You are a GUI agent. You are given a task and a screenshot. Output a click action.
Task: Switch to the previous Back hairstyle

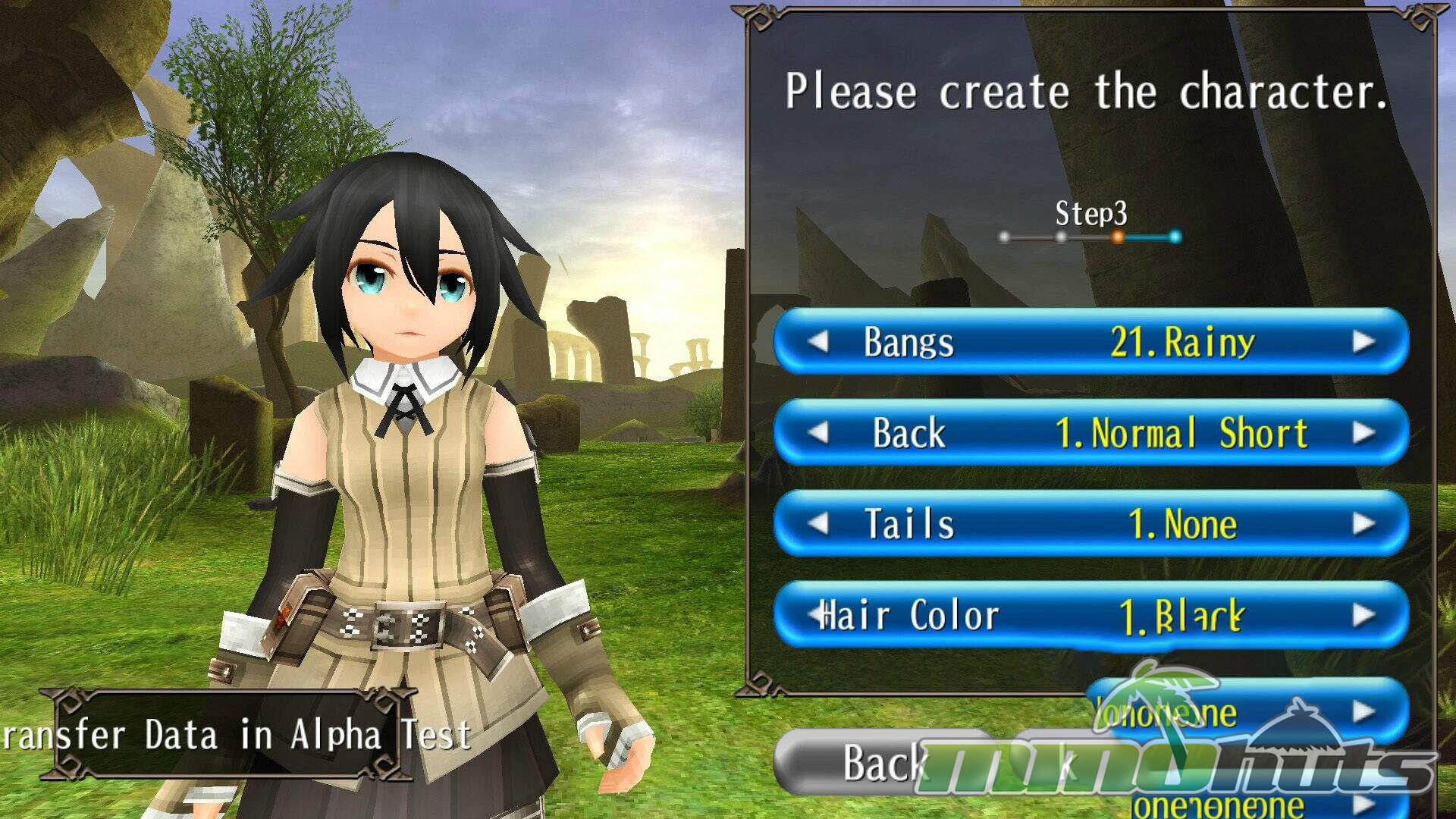click(x=818, y=433)
